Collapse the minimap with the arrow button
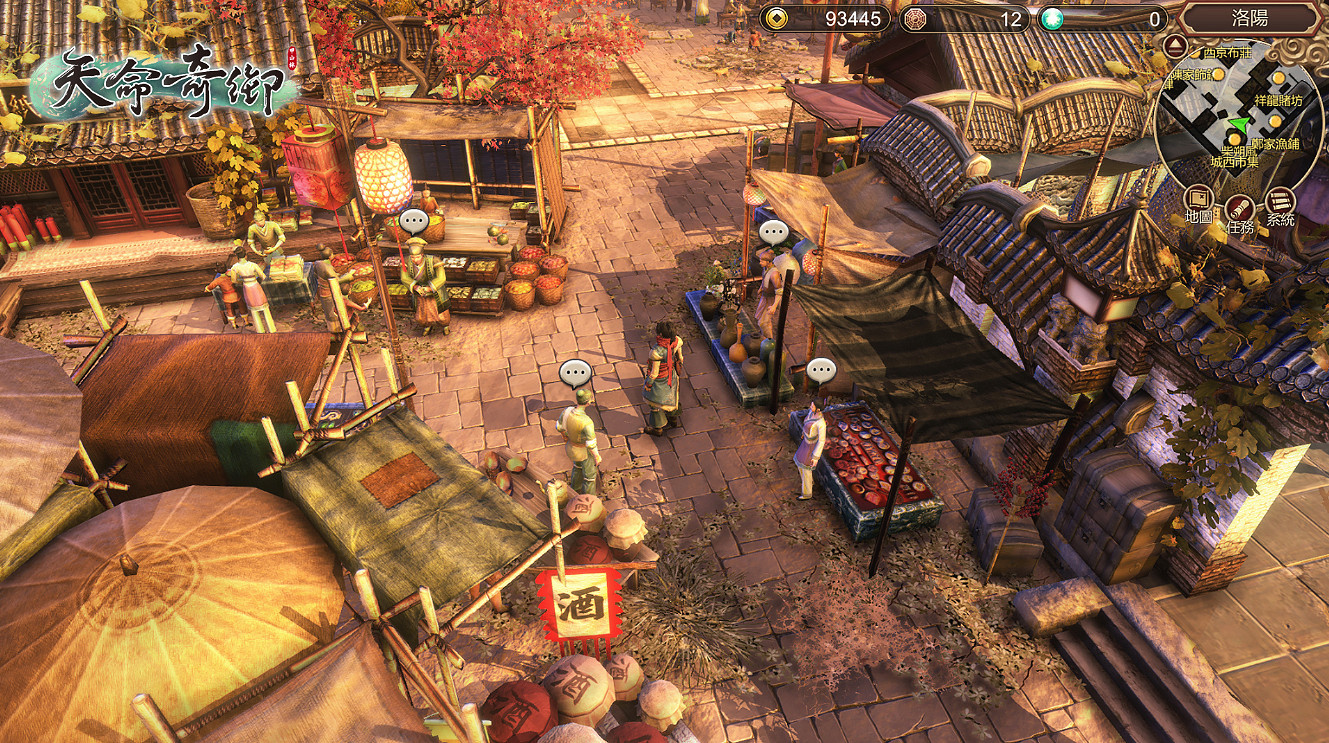The image size is (1329, 743). point(1176,46)
